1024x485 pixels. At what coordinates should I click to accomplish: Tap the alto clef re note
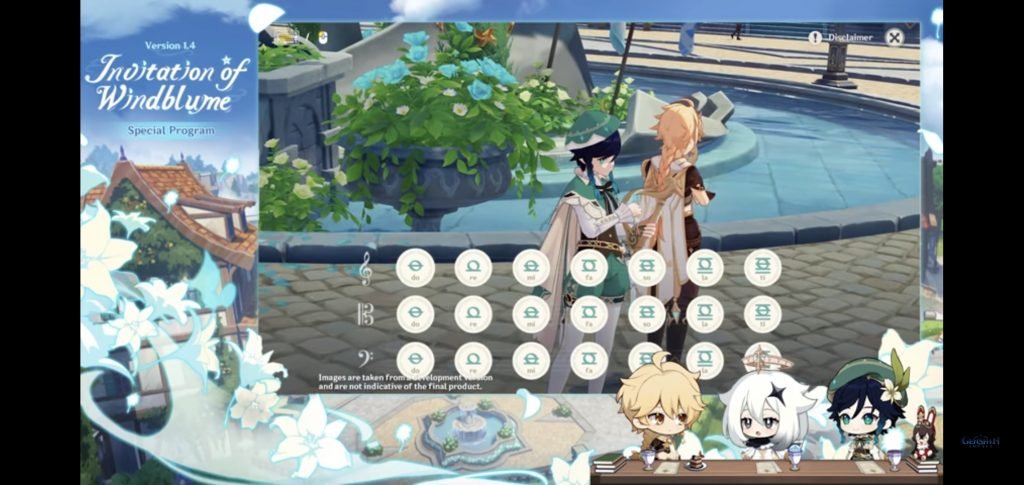473,314
